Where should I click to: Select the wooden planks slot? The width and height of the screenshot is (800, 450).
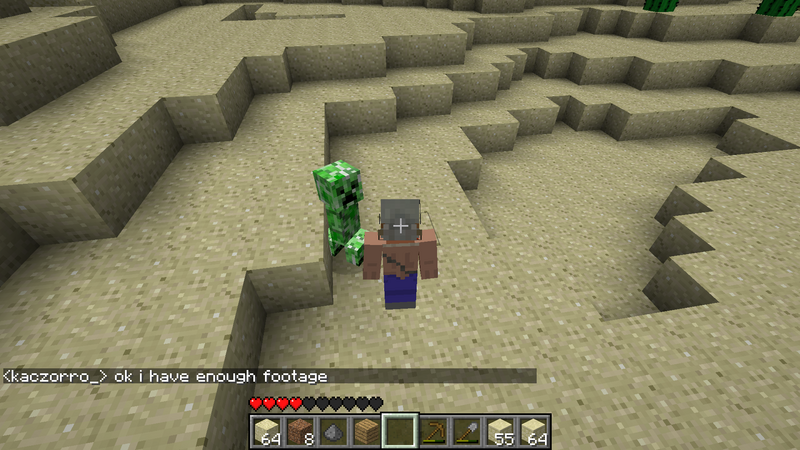[x=366, y=431]
